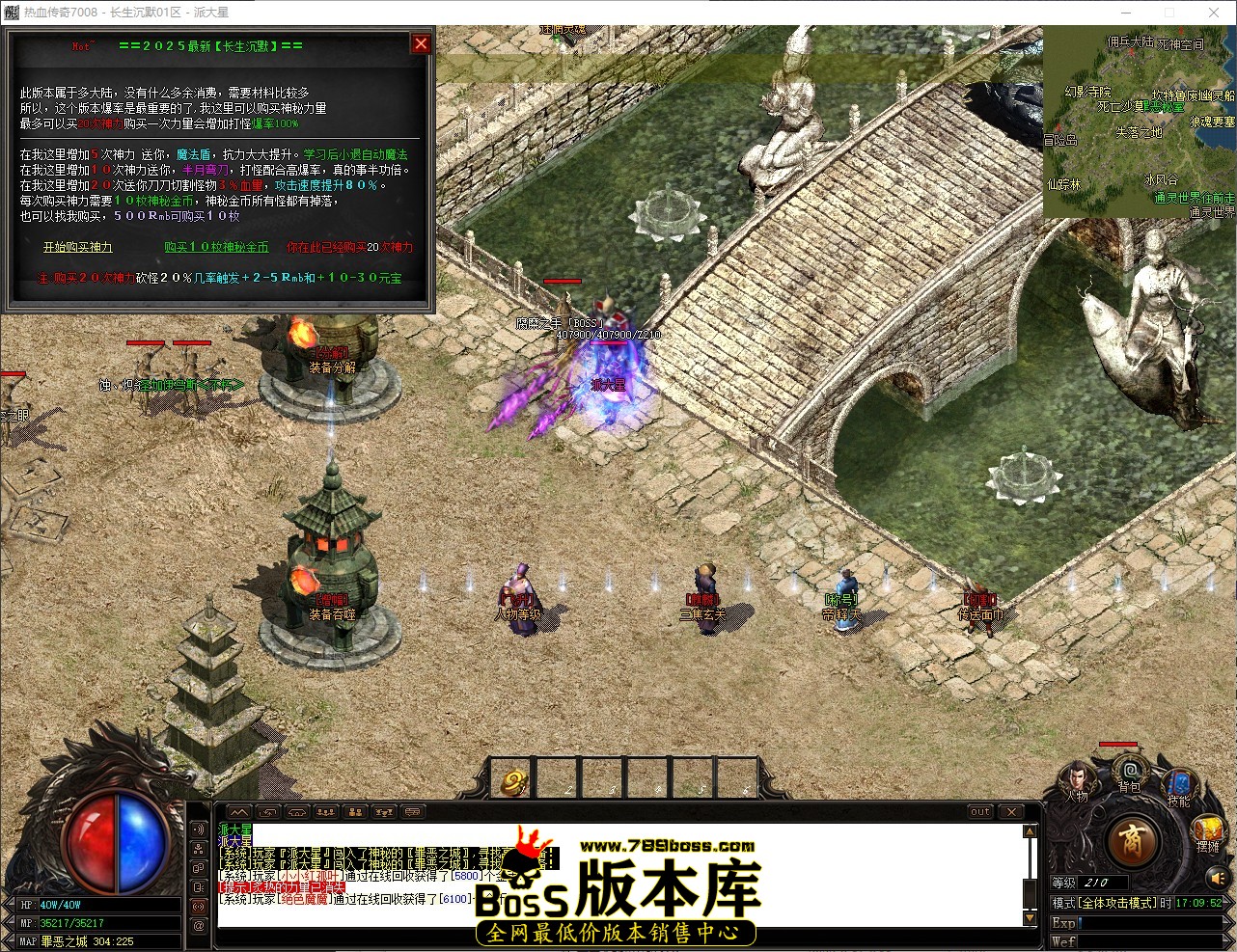Open the 技能 skills panel
This screenshot has width=1237, height=952.
pyautogui.click(x=1178, y=779)
